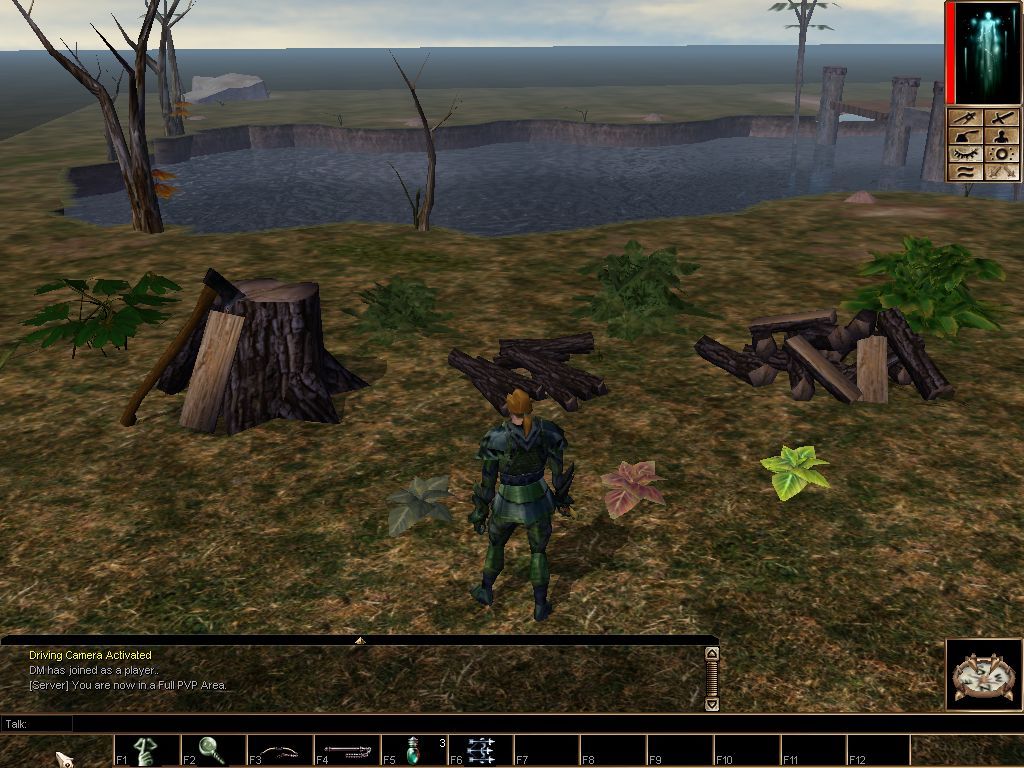Equip the bow in the F3 quickslot
1024x768 pixels.
pos(279,750)
